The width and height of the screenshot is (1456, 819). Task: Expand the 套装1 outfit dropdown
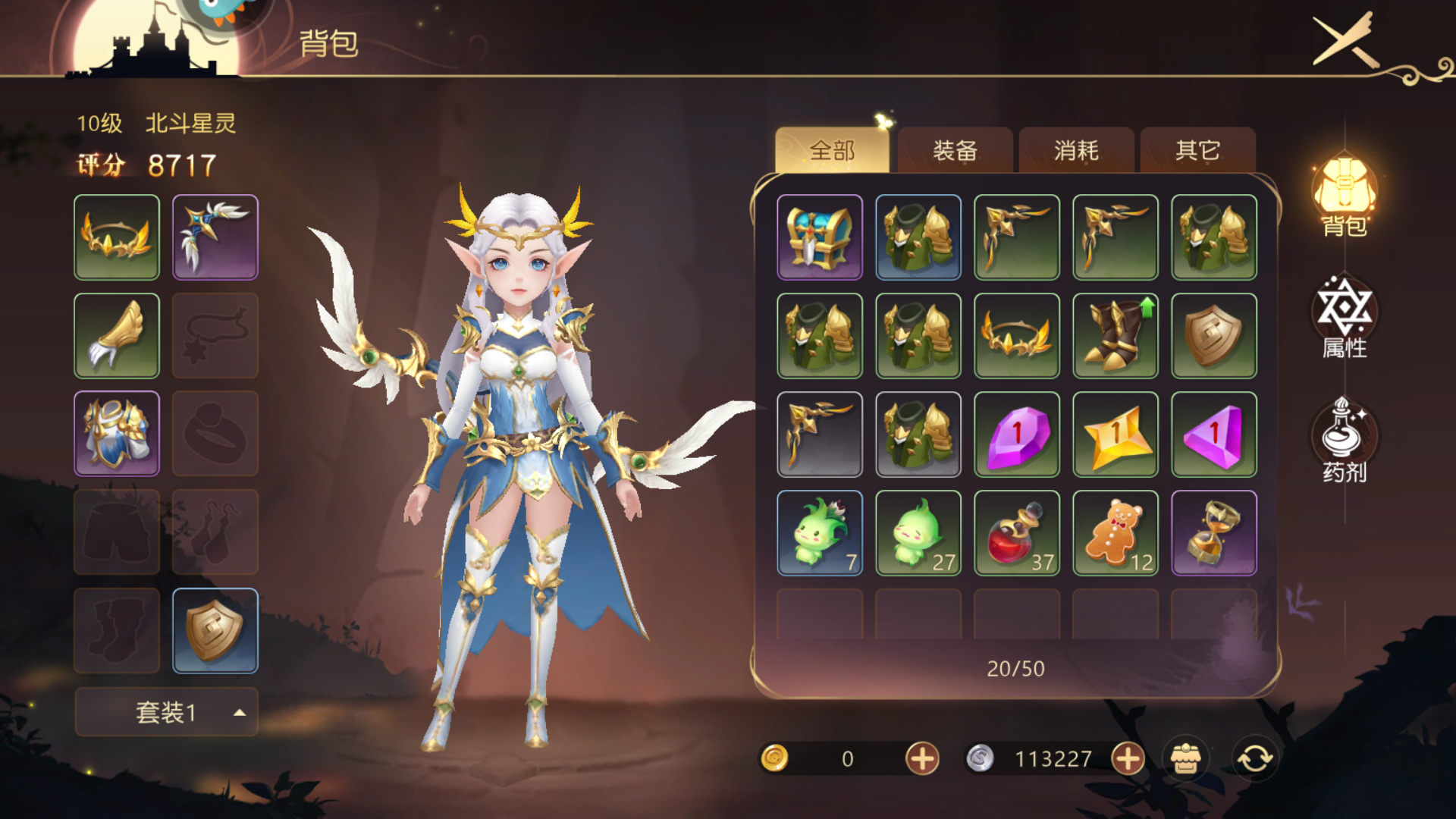coord(166,712)
